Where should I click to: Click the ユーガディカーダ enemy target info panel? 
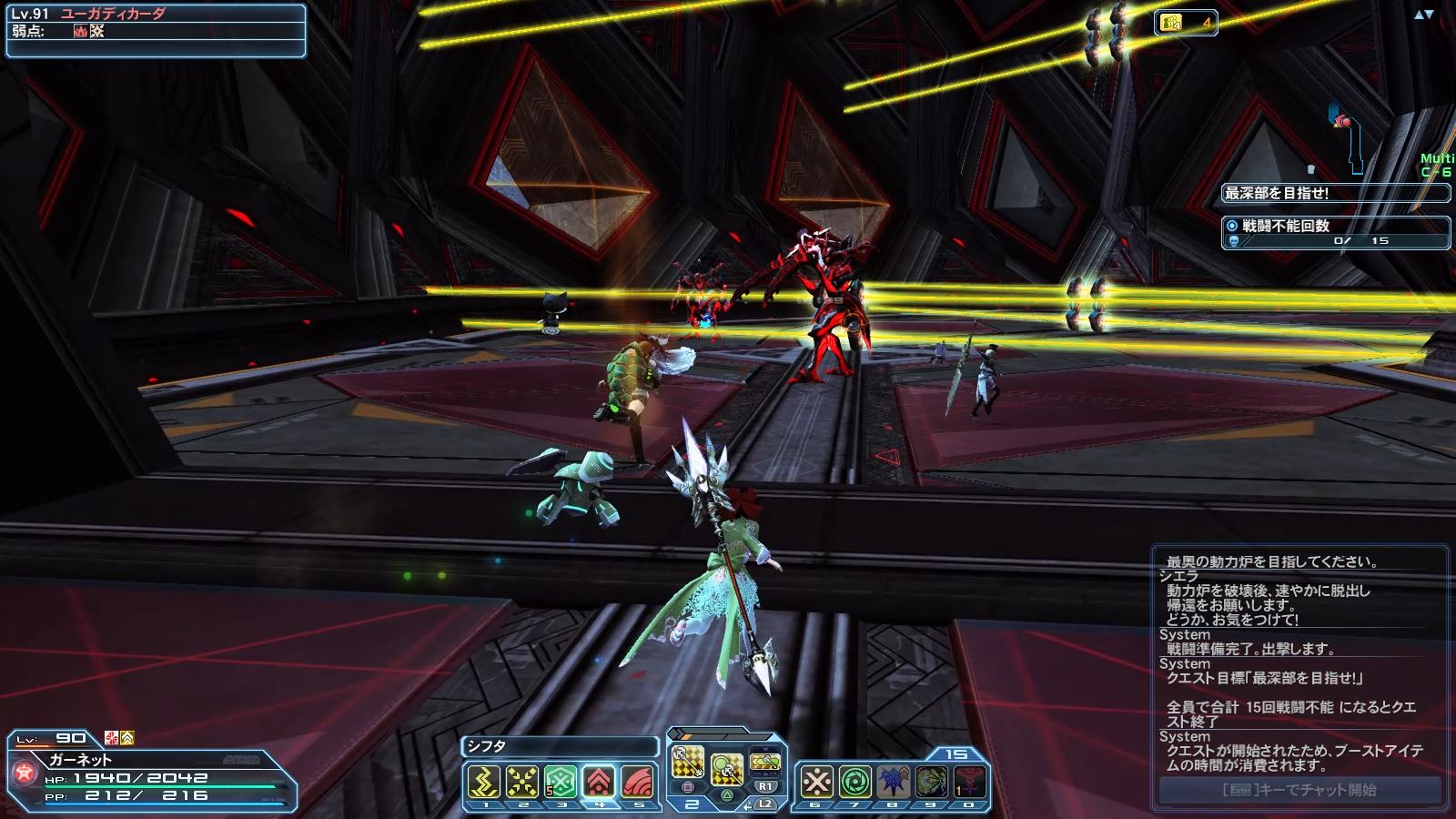coord(155,30)
